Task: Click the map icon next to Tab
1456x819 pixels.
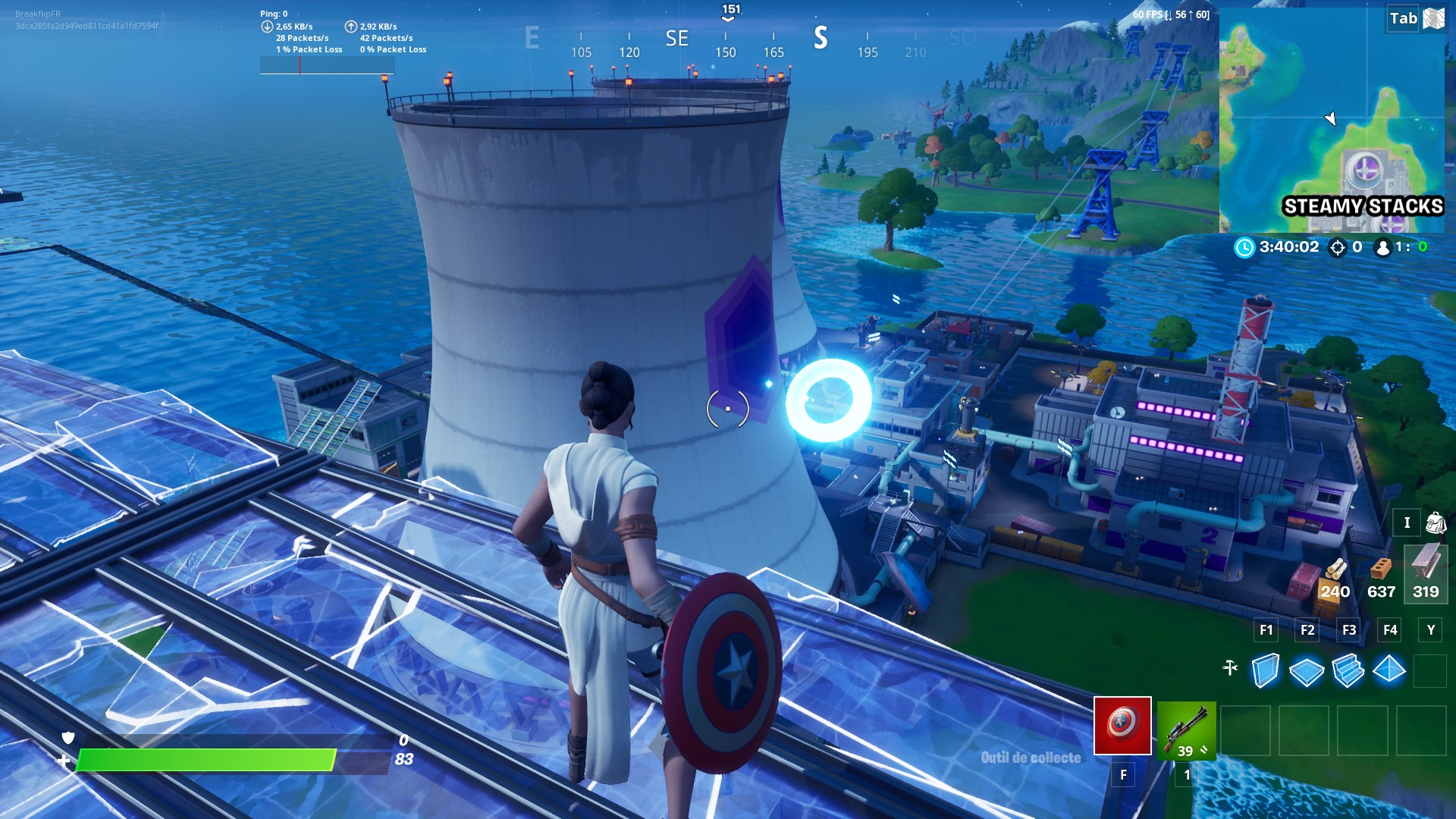Action: point(1433,17)
